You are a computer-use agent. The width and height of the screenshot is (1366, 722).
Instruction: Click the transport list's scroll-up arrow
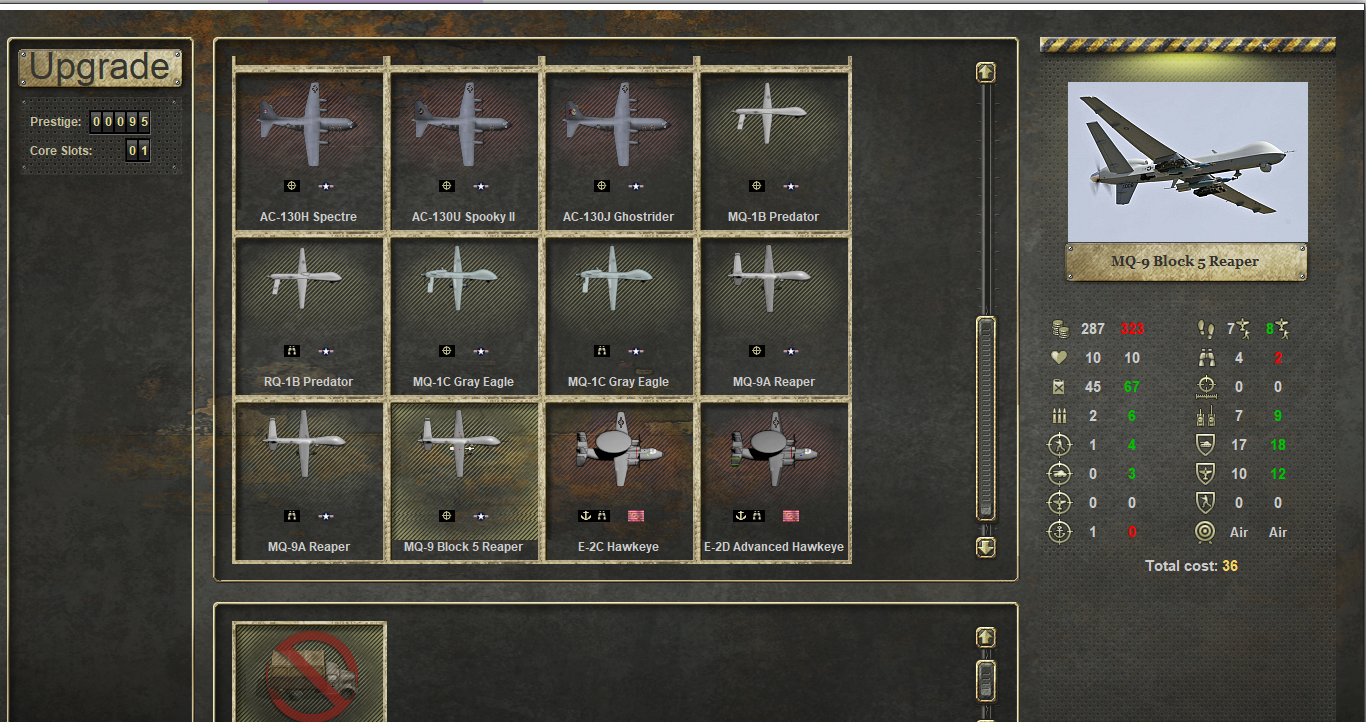pos(986,637)
